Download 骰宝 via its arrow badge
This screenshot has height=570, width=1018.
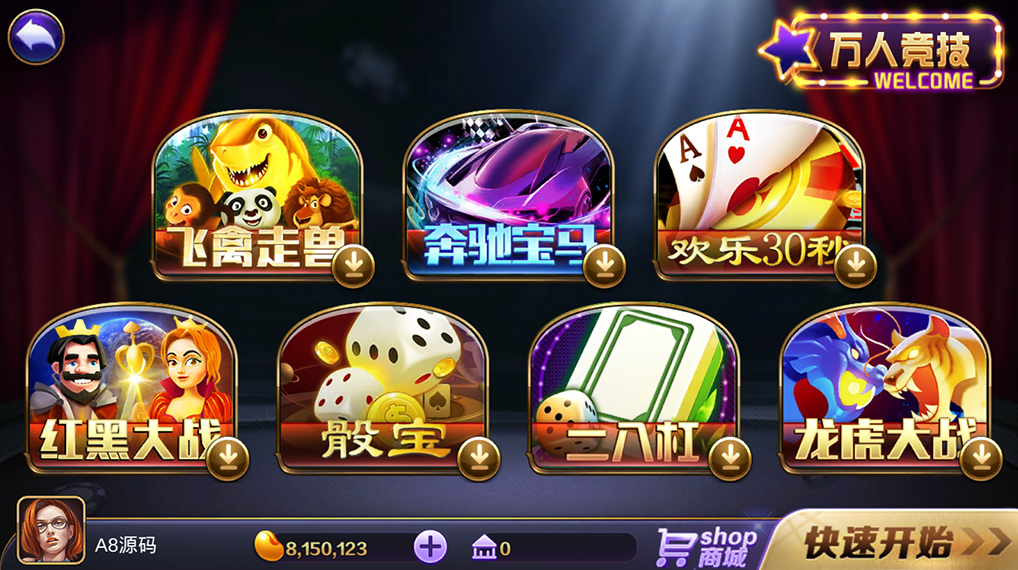[x=478, y=458]
